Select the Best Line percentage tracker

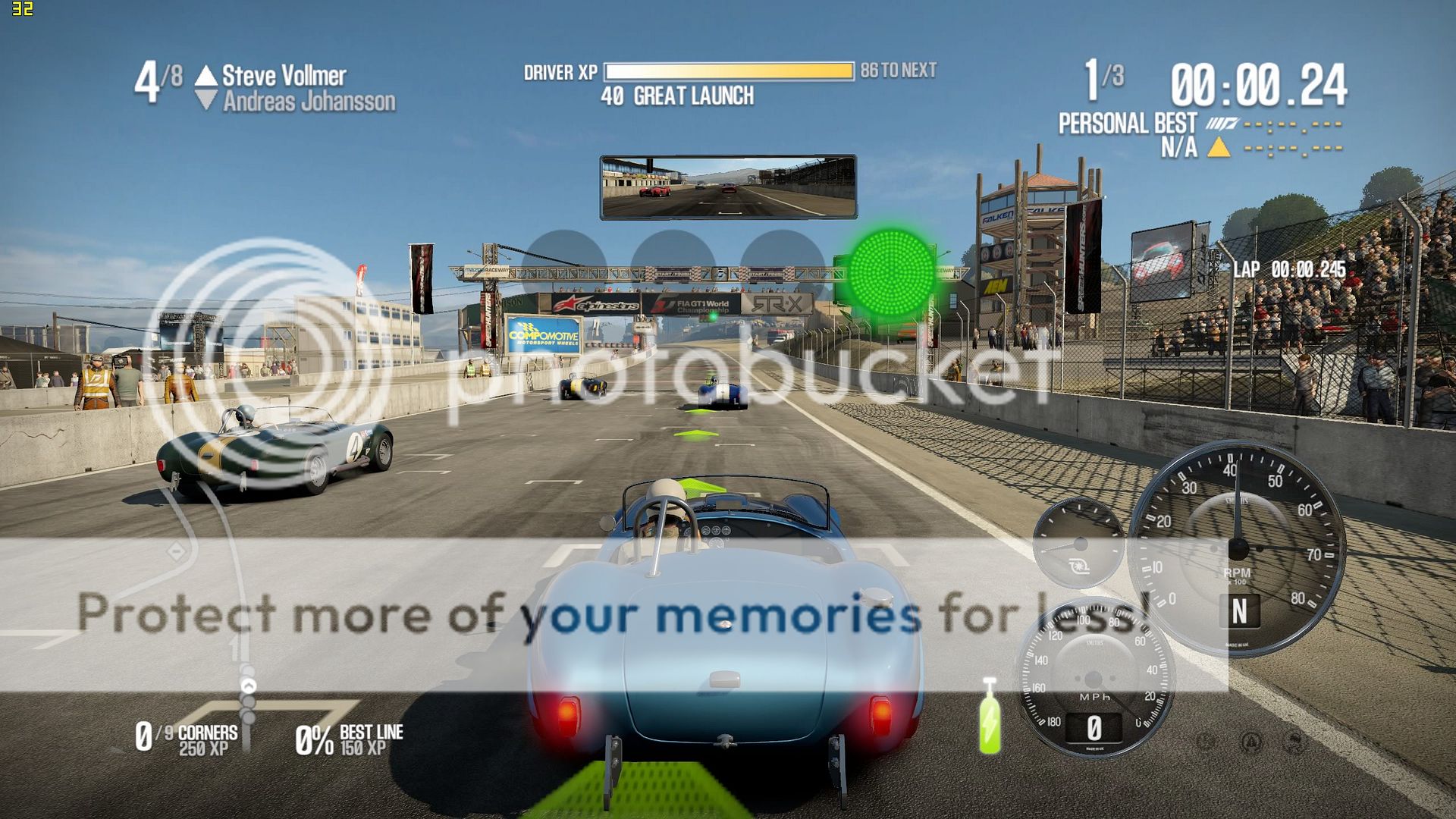click(349, 739)
